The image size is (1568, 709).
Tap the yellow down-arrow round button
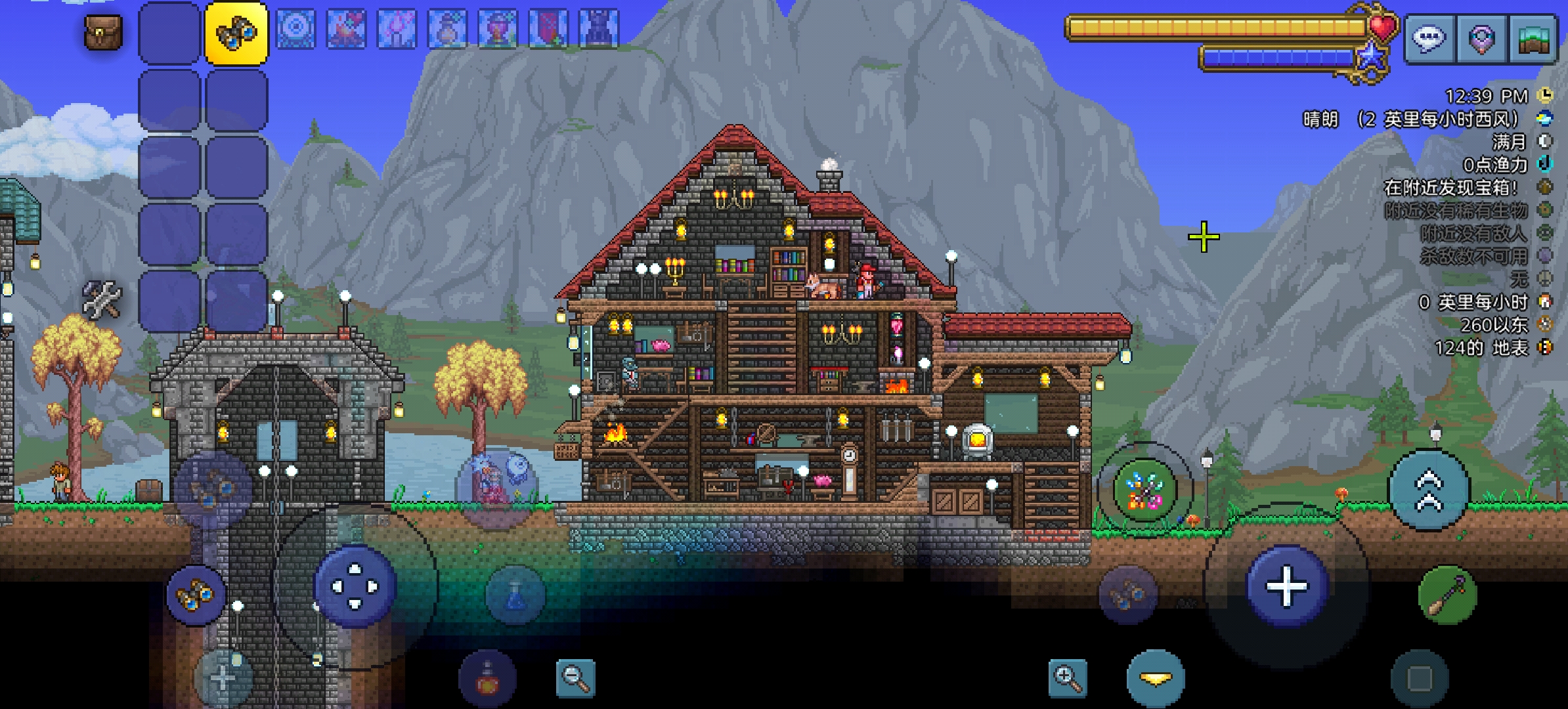pos(1156,678)
